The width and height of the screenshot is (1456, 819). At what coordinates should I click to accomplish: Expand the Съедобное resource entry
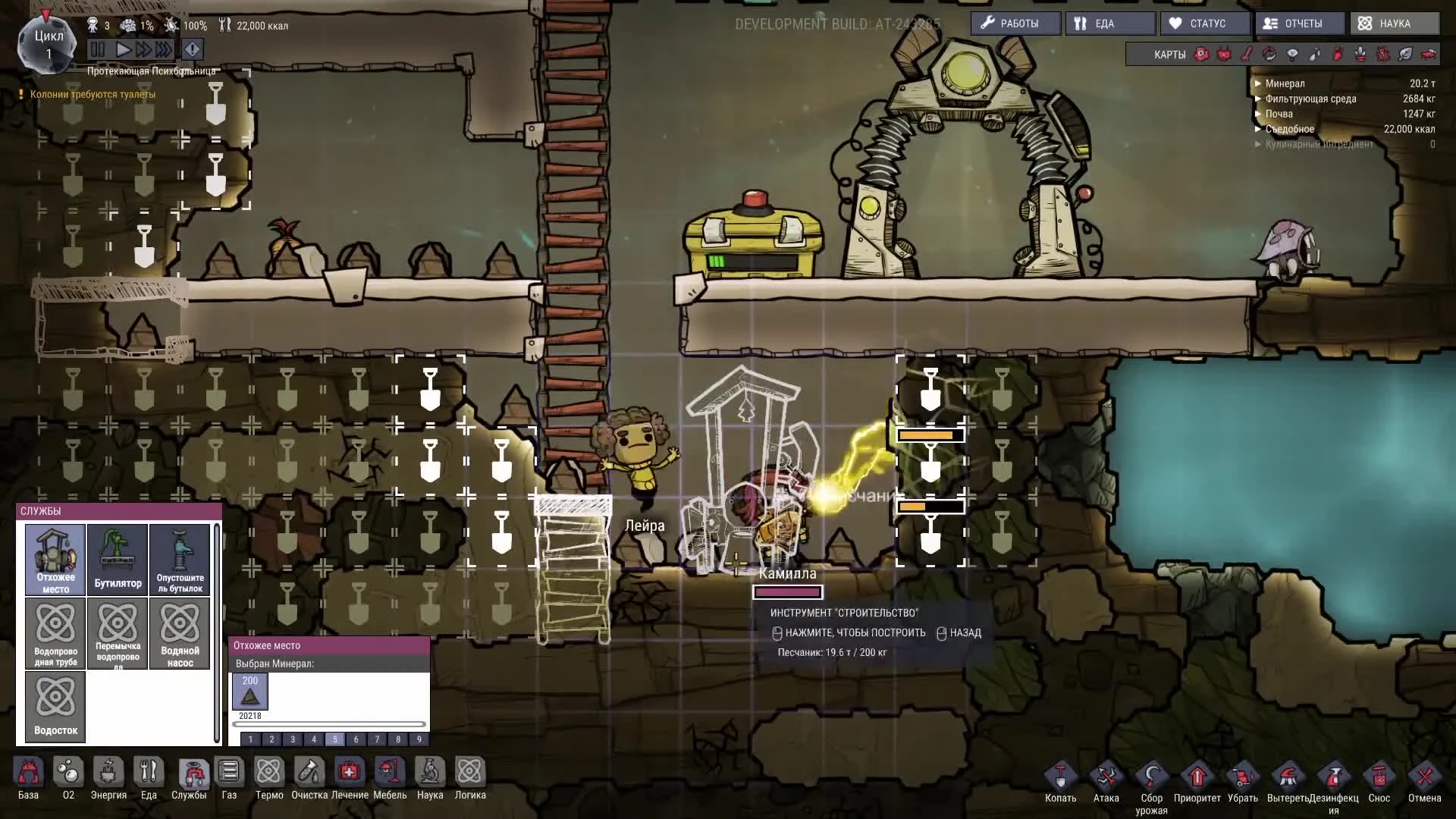coord(1258,129)
